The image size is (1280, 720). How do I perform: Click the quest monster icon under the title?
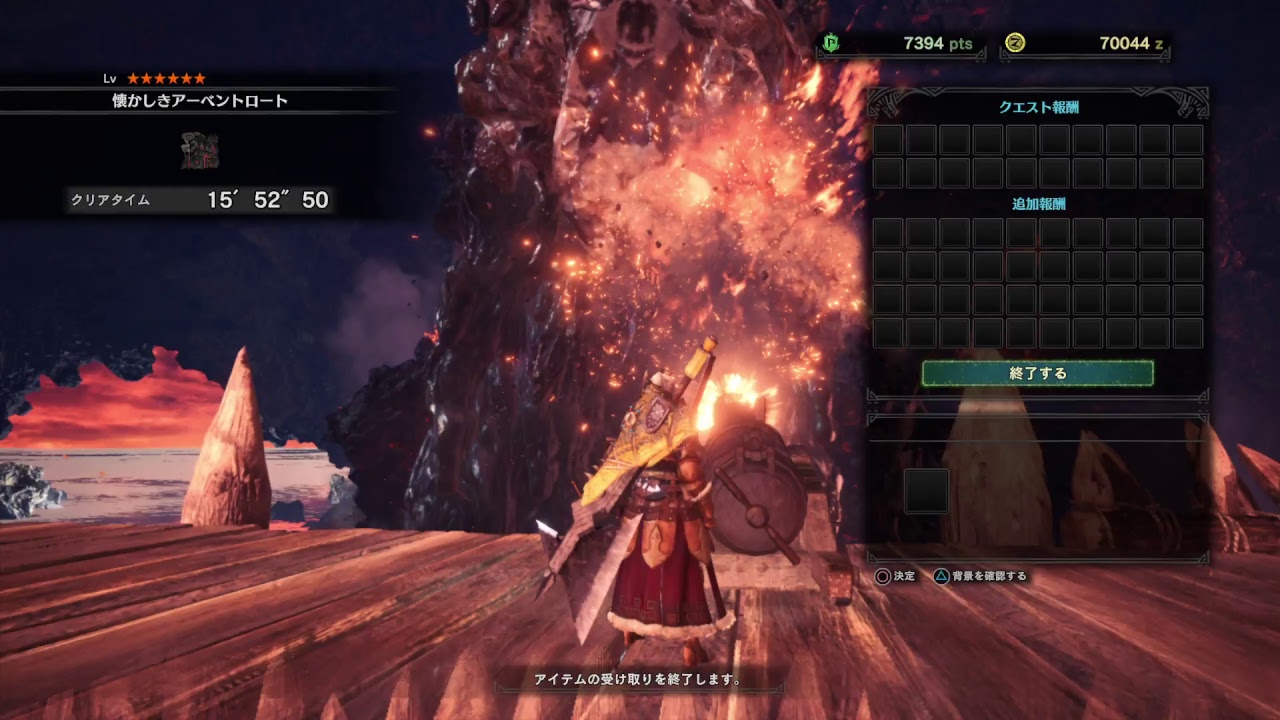(x=200, y=150)
